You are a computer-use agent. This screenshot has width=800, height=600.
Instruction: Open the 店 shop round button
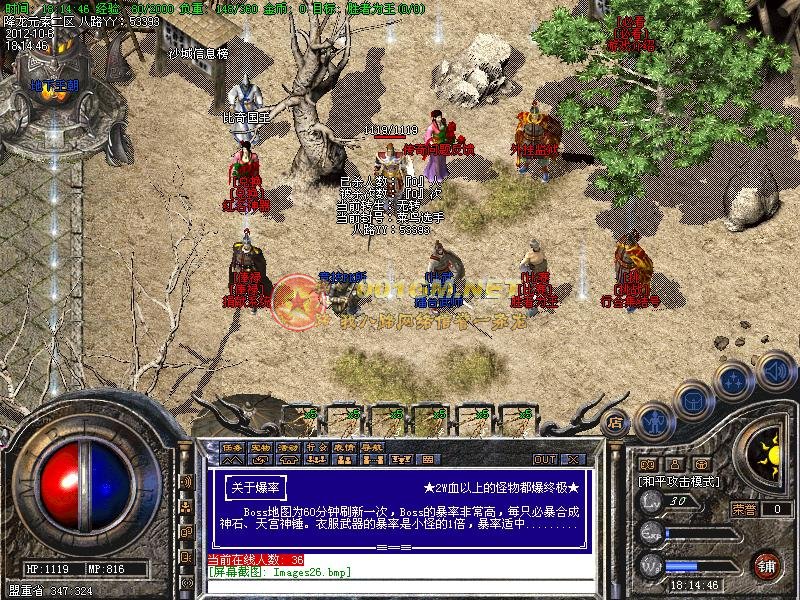(616, 421)
